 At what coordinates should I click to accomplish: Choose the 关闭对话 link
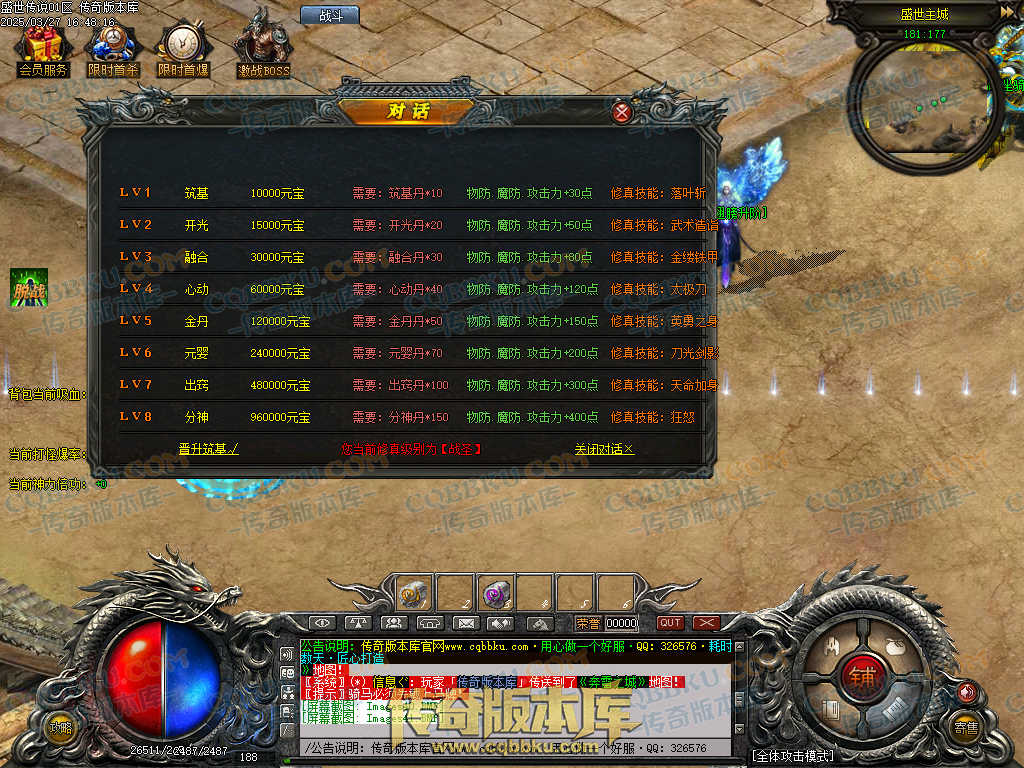604,450
